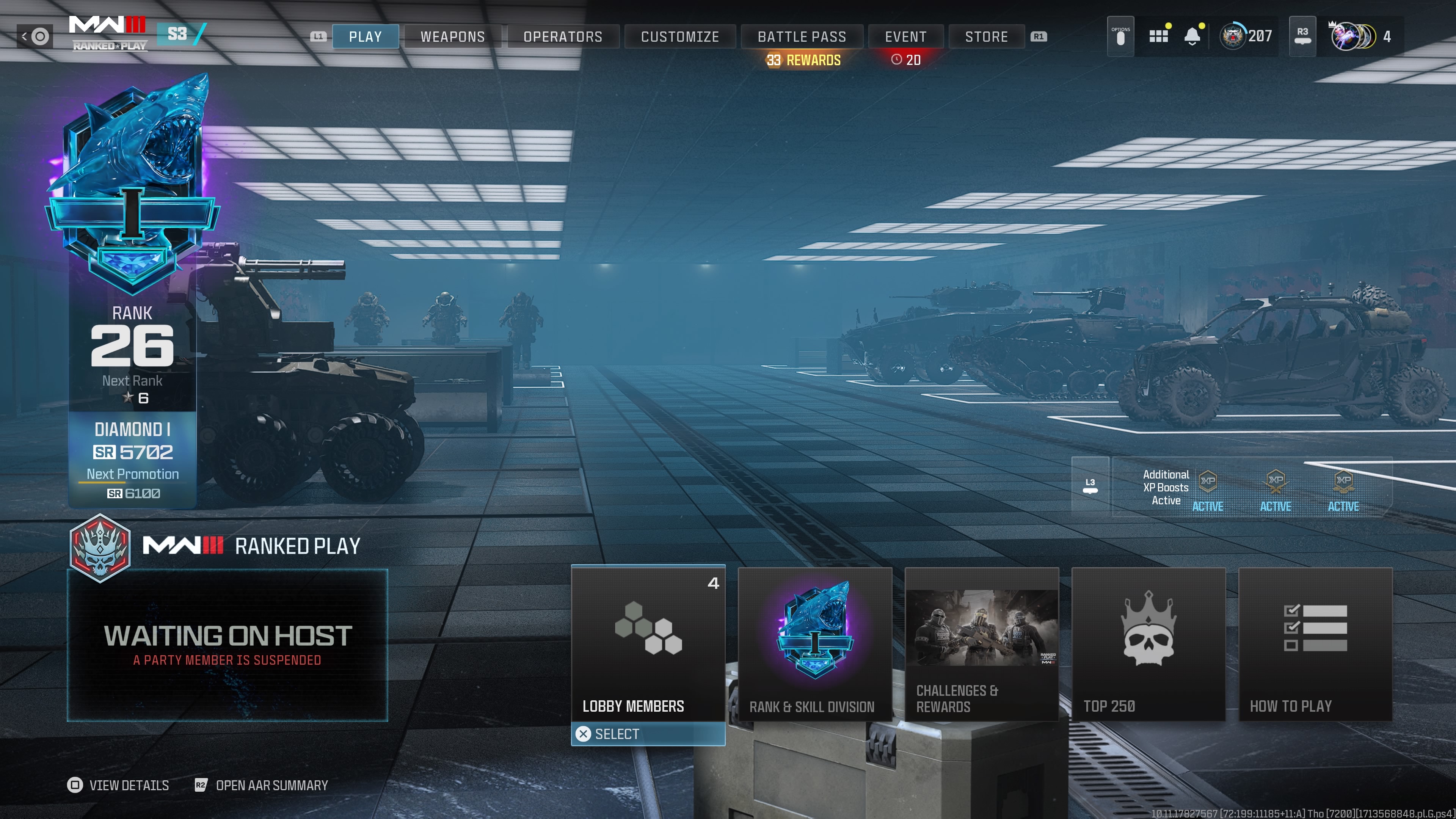Open player profile showing level 207
Viewport: 1456px width, 819px height.
coord(1246,37)
